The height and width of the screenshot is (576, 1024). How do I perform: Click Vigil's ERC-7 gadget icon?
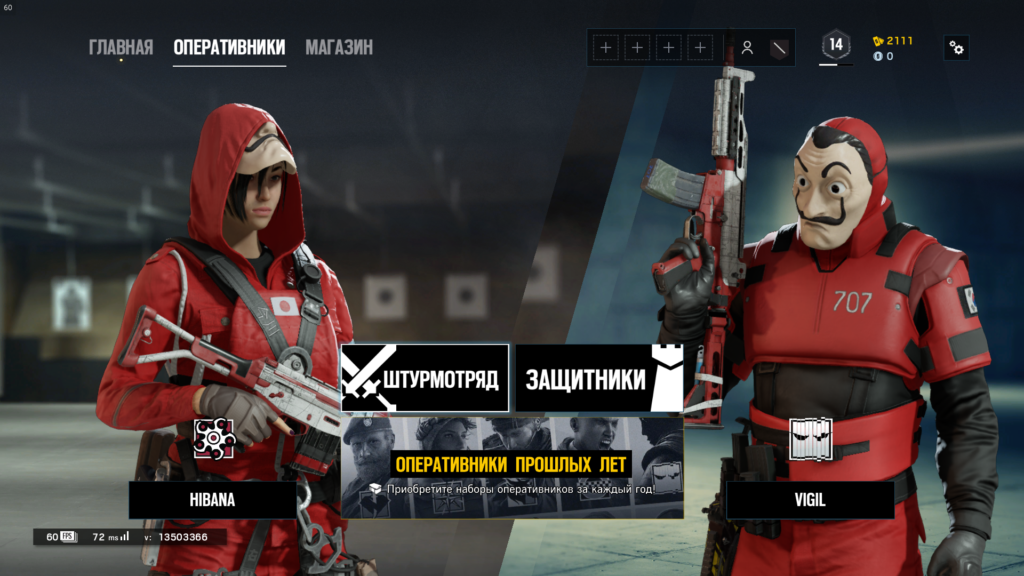[810, 439]
